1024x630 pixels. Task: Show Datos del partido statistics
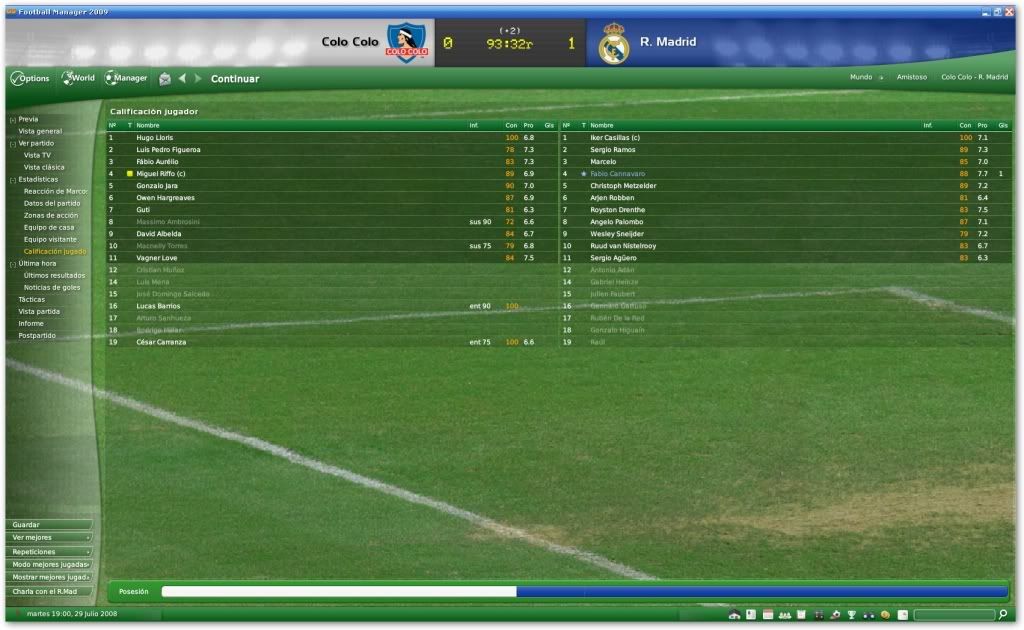[x=52, y=203]
